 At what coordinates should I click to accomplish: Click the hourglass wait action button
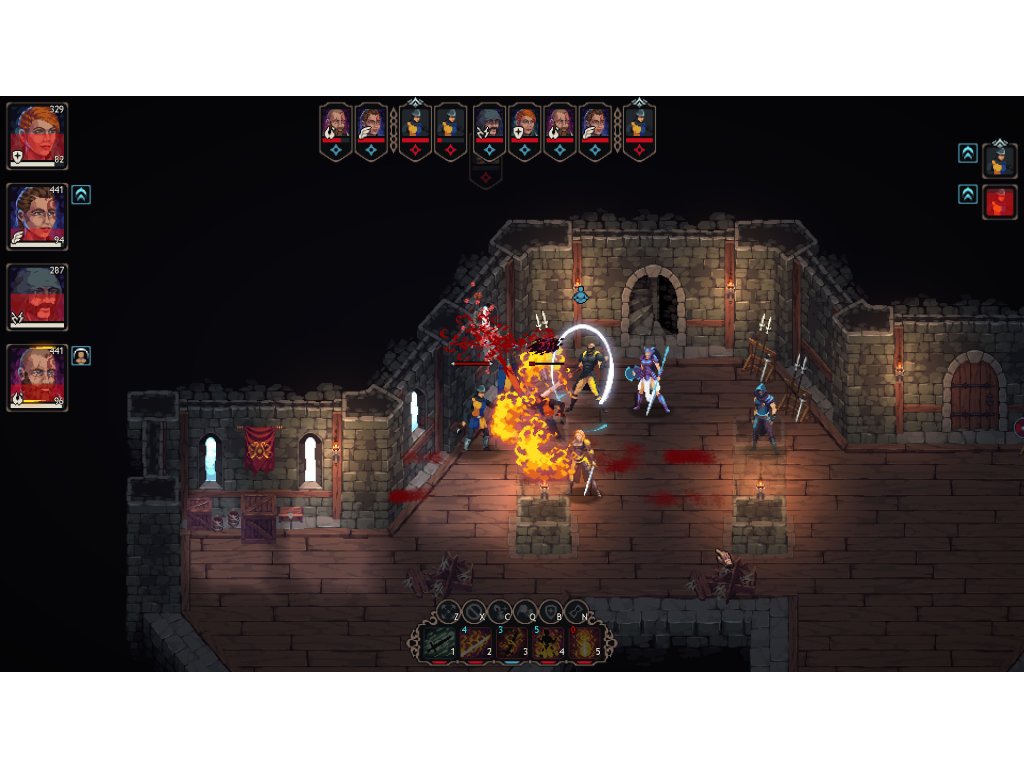pyautogui.click(x=577, y=611)
